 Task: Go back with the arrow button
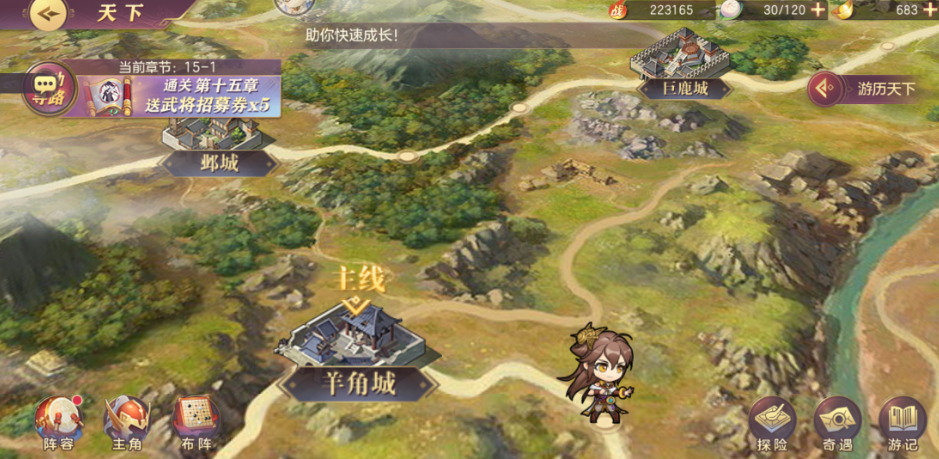point(47,14)
